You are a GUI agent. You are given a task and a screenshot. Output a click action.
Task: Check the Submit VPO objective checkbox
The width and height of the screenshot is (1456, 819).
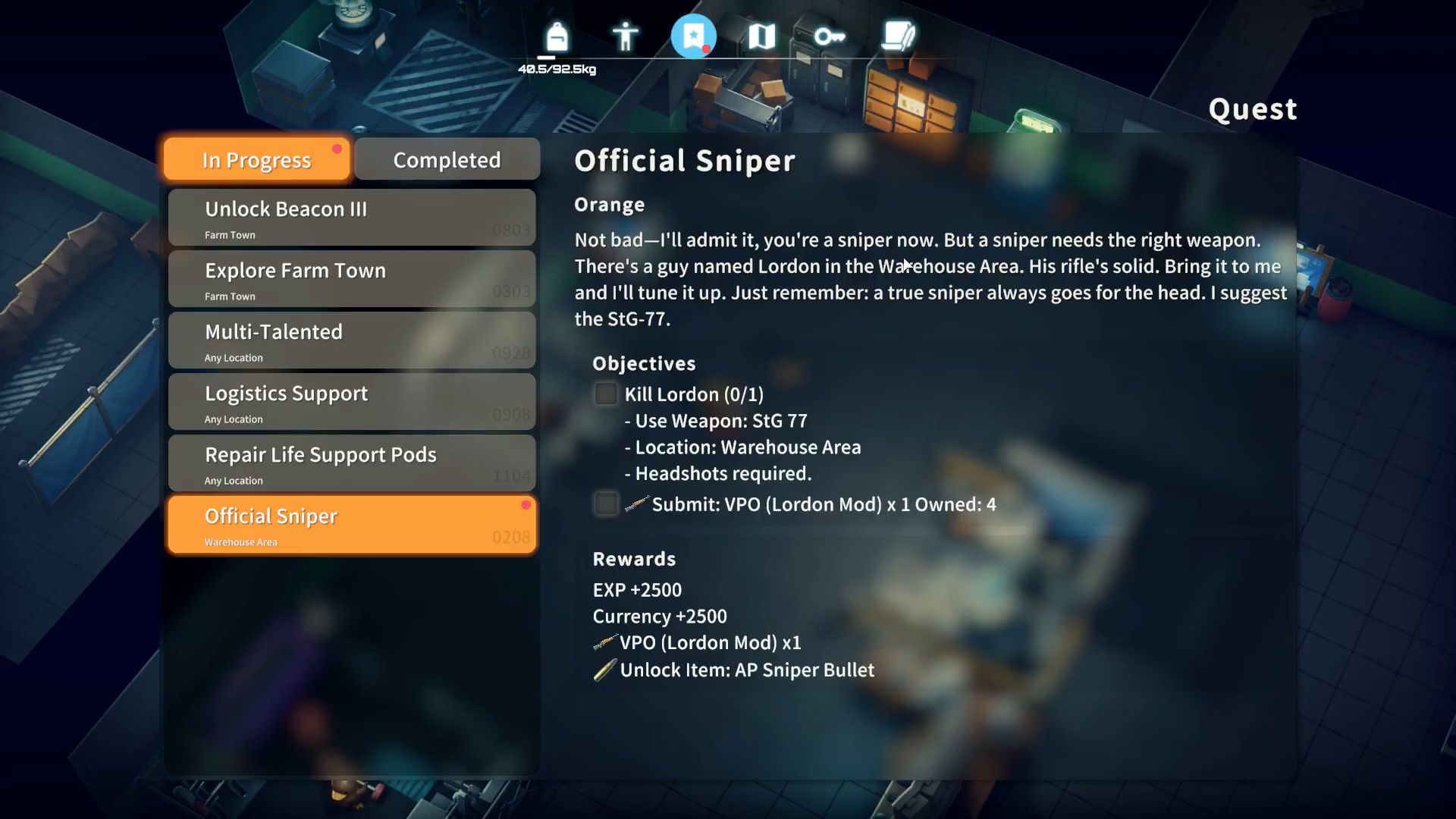pyautogui.click(x=606, y=504)
